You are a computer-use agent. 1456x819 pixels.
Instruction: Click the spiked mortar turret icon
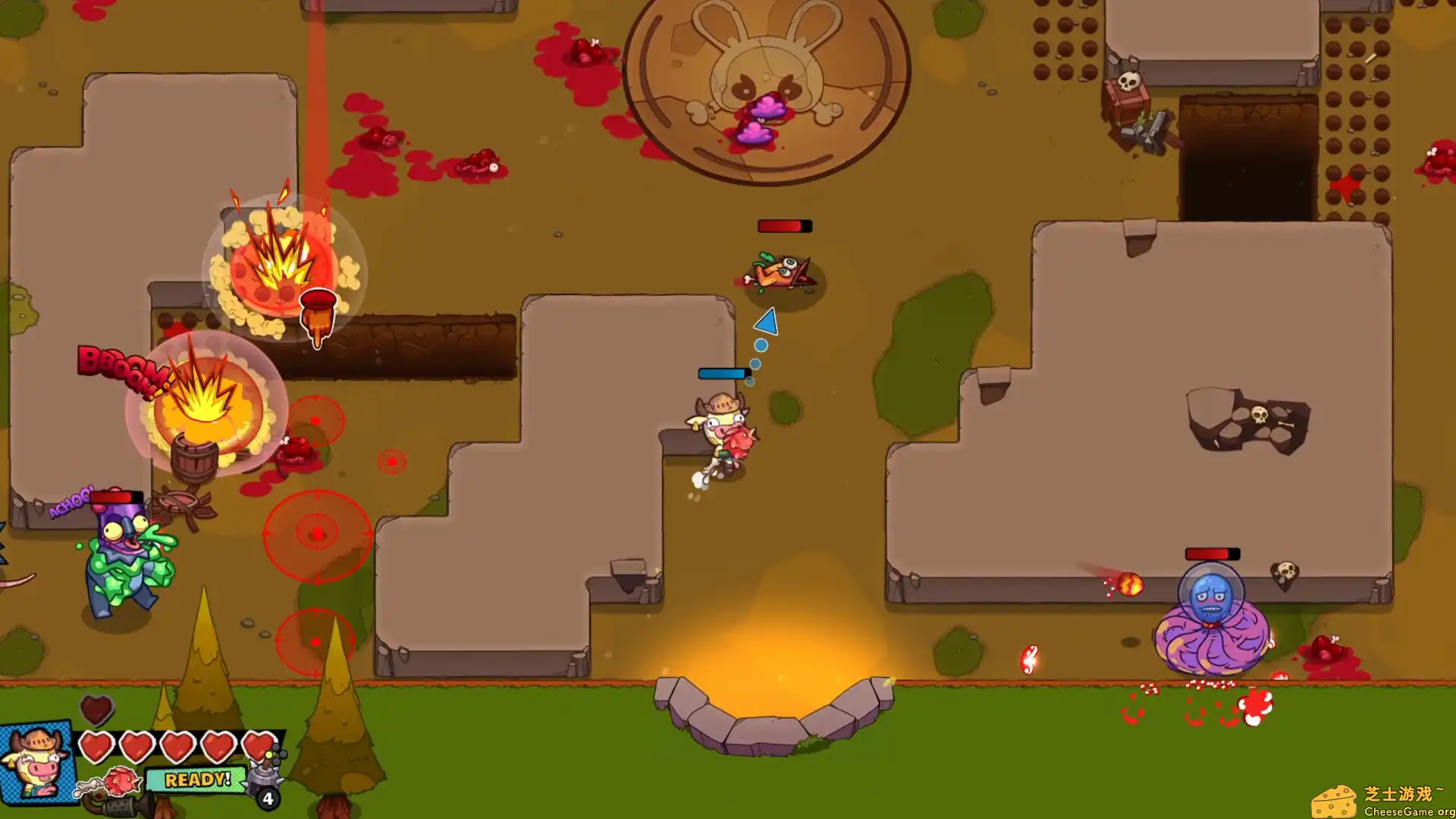264,777
